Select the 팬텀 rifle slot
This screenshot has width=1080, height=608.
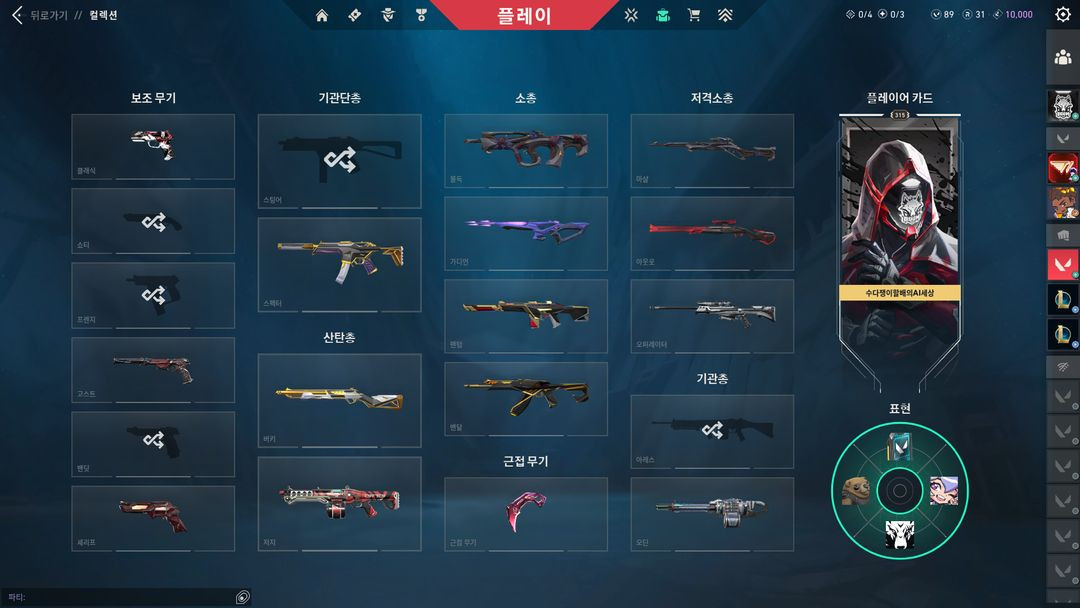coord(526,315)
